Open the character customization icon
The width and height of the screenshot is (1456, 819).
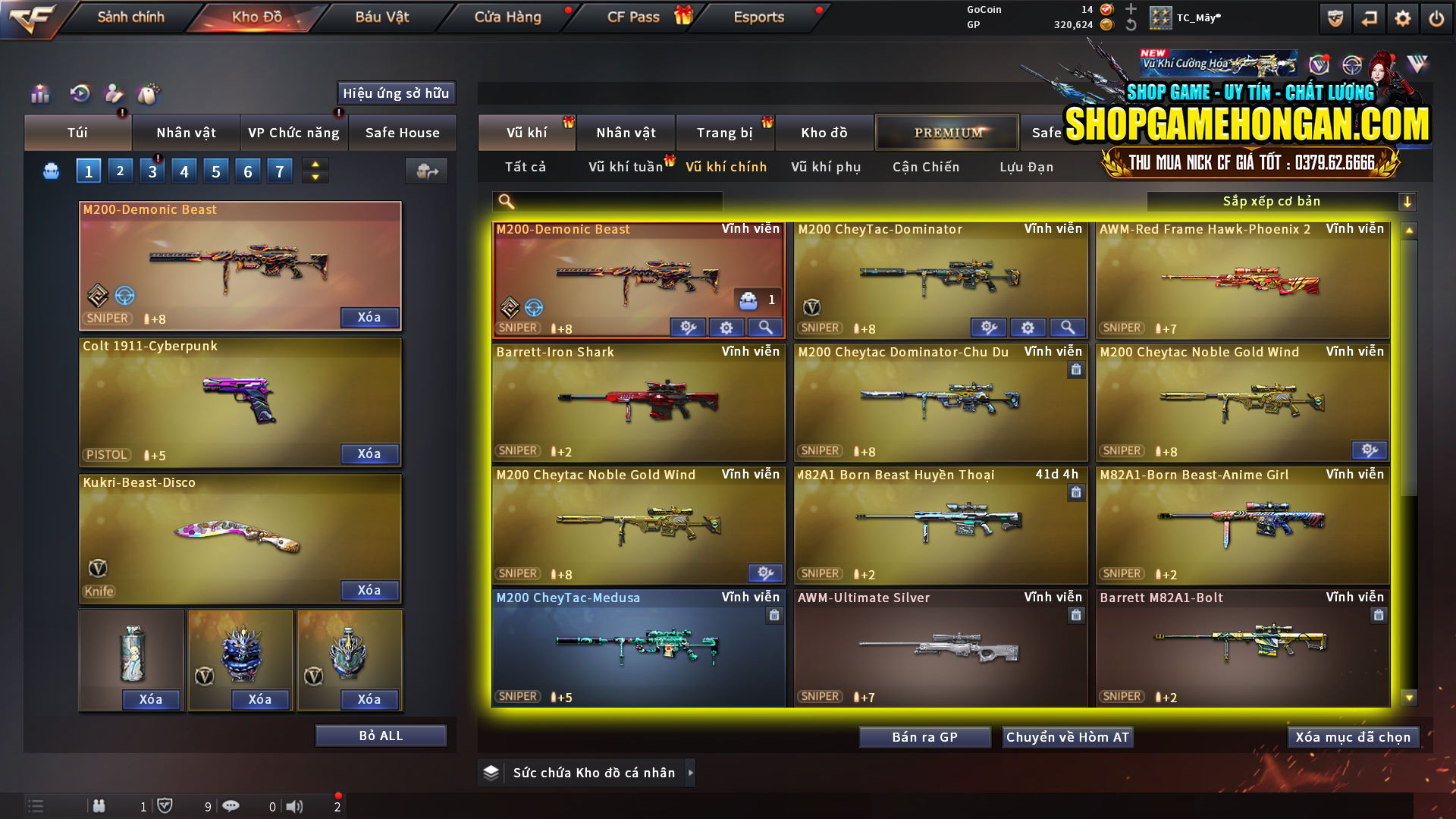(x=114, y=93)
